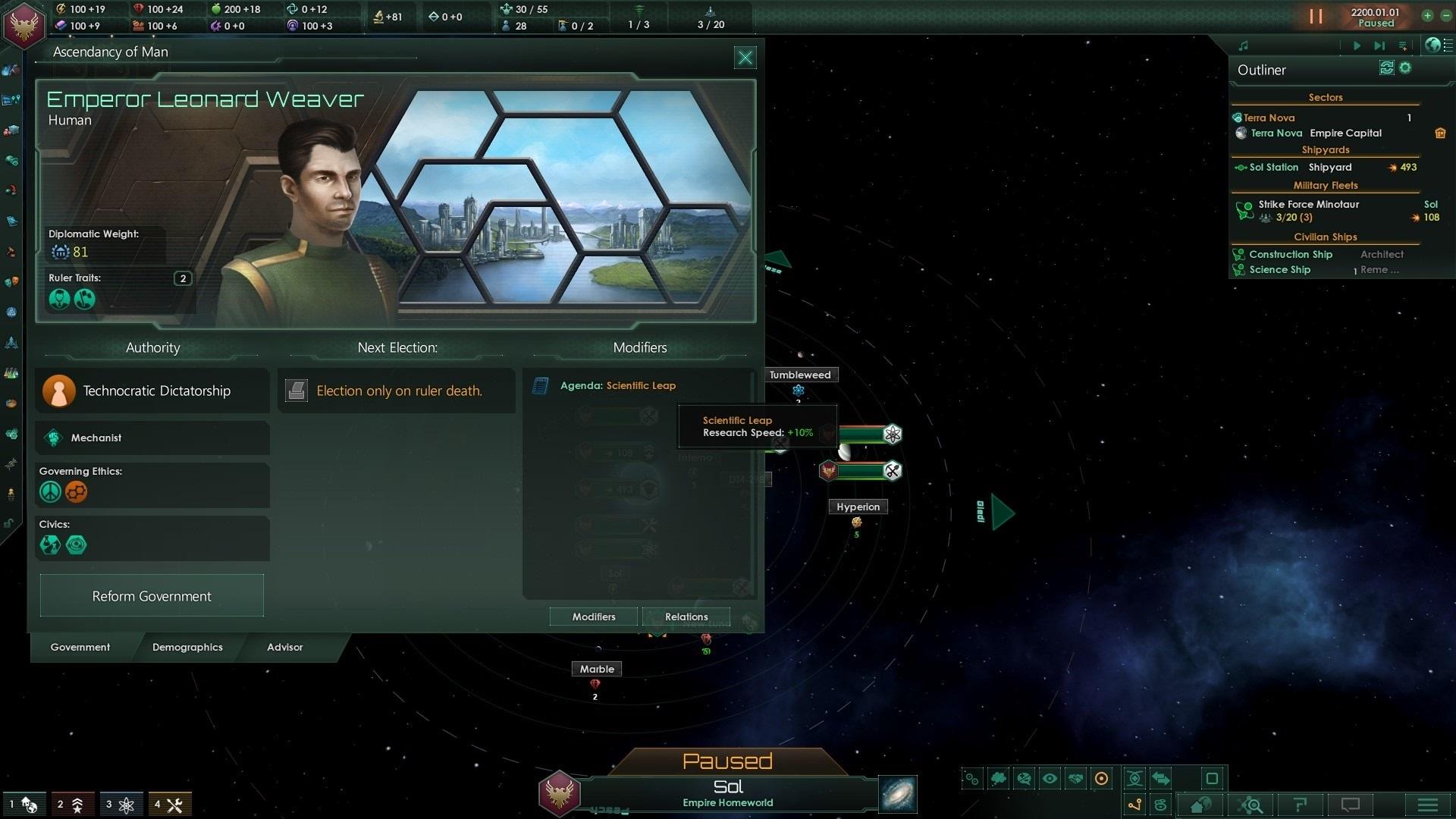
Task: Switch to the Demographics tab
Action: [x=187, y=647]
